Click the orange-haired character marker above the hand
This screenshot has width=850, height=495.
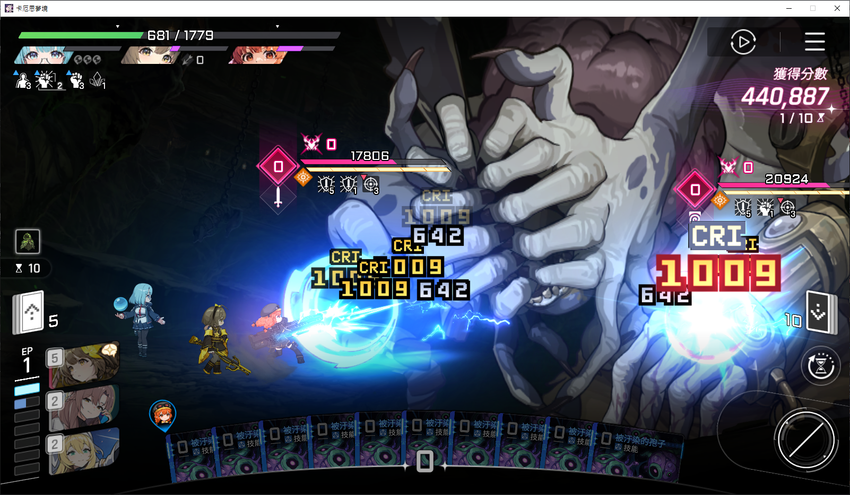pos(159,411)
